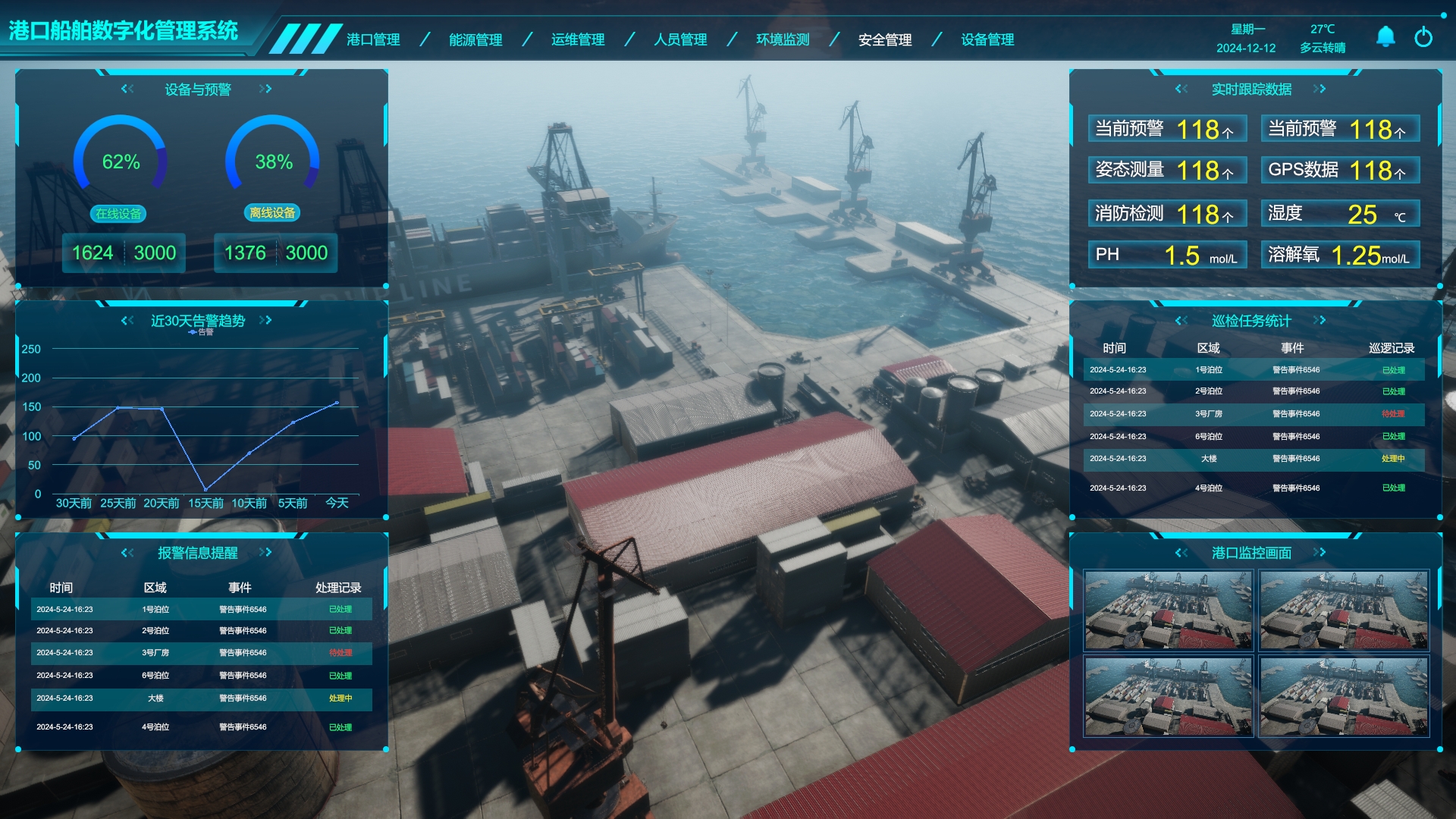Image resolution: width=1456 pixels, height=819 pixels.
Task: Click the power button icon
Action: click(1423, 36)
